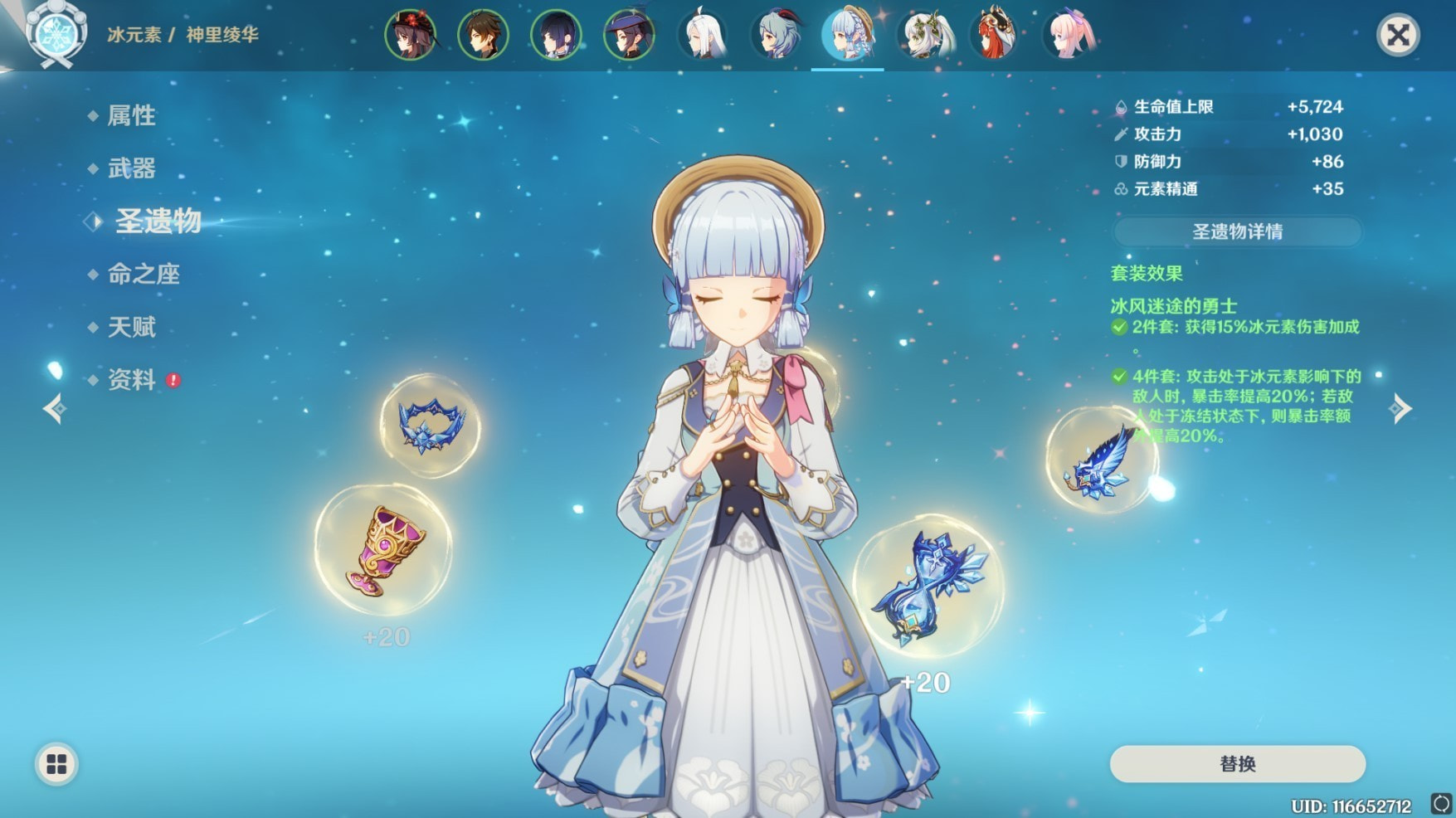Image resolution: width=1456 pixels, height=818 pixels.
Task: Open the 资料 profile menu
Action: click(x=131, y=380)
